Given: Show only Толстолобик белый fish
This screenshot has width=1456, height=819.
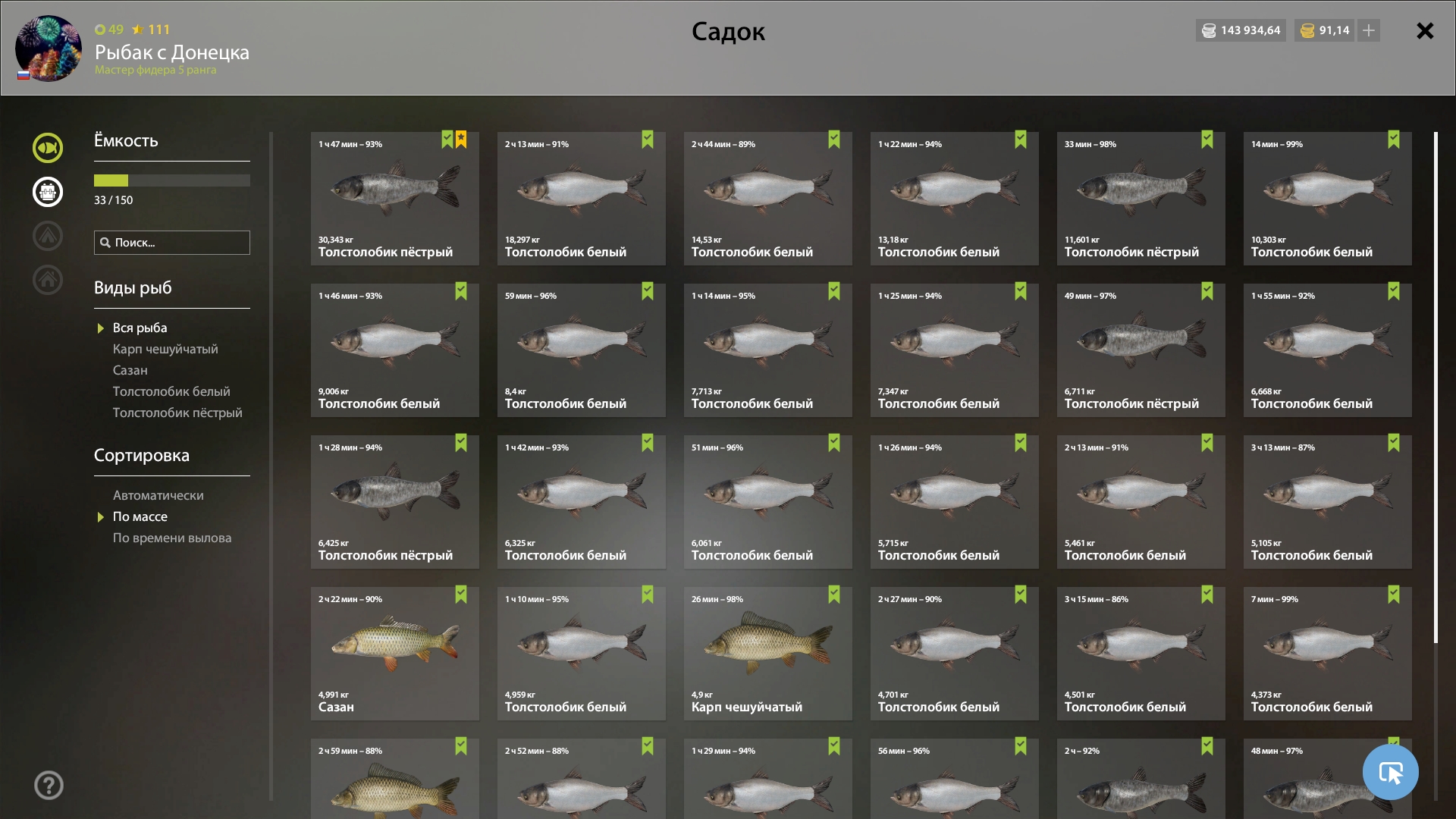Looking at the screenshot, I should click(171, 391).
